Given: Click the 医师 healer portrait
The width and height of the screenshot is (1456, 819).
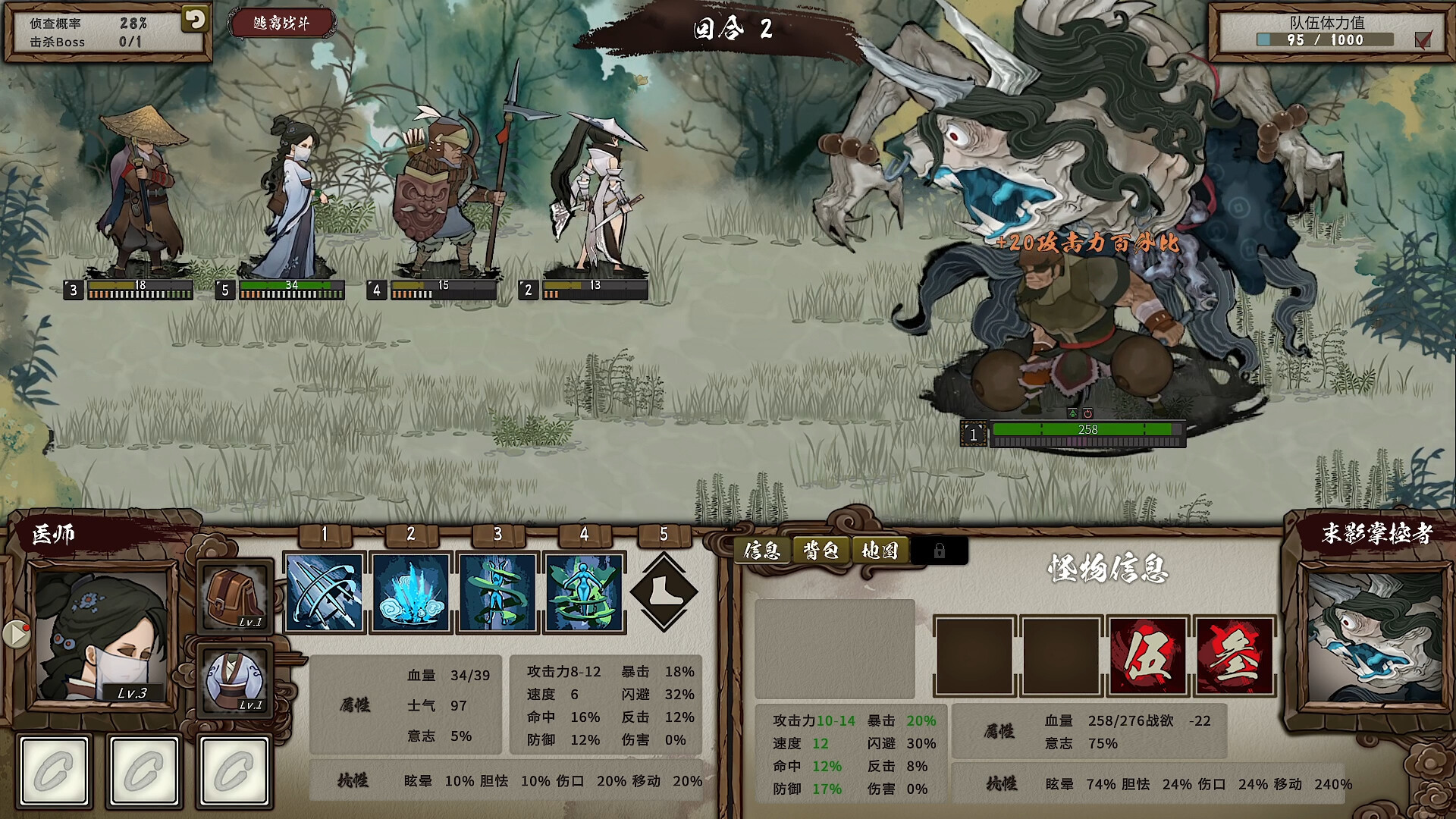Looking at the screenshot, I should coord(103,635).
